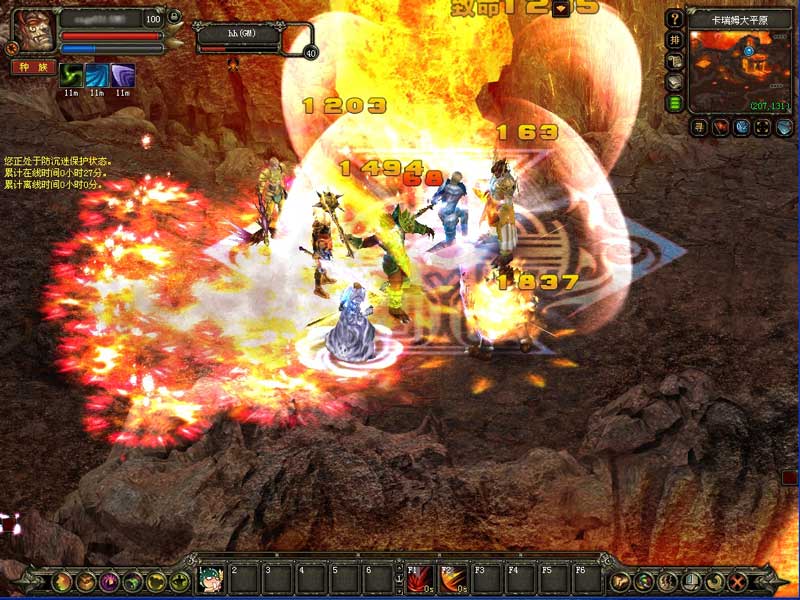Select the green swirl buff icon
The image size is (800, 600).
click(71, 76)
